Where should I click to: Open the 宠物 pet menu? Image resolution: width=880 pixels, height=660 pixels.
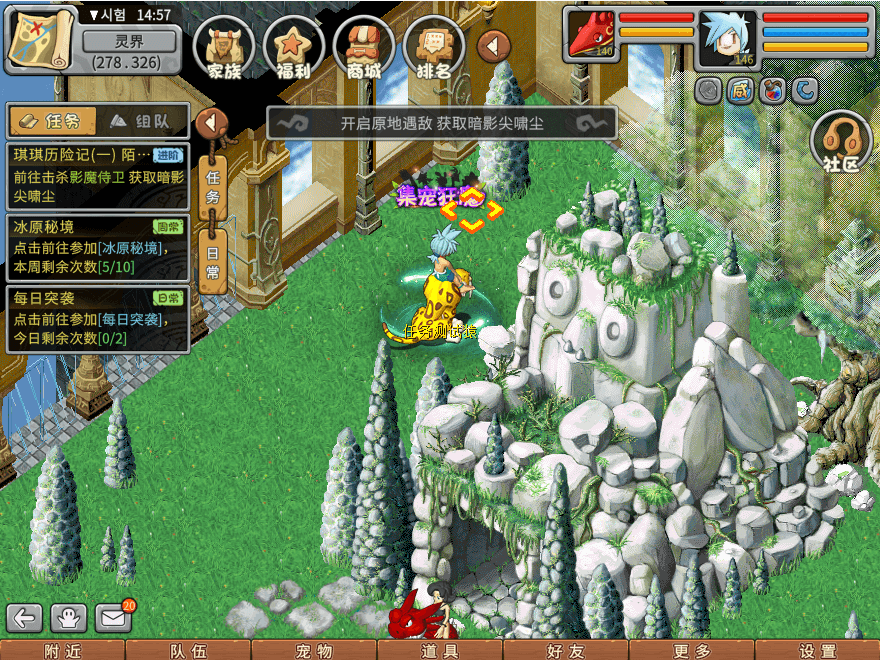(314, 651)
